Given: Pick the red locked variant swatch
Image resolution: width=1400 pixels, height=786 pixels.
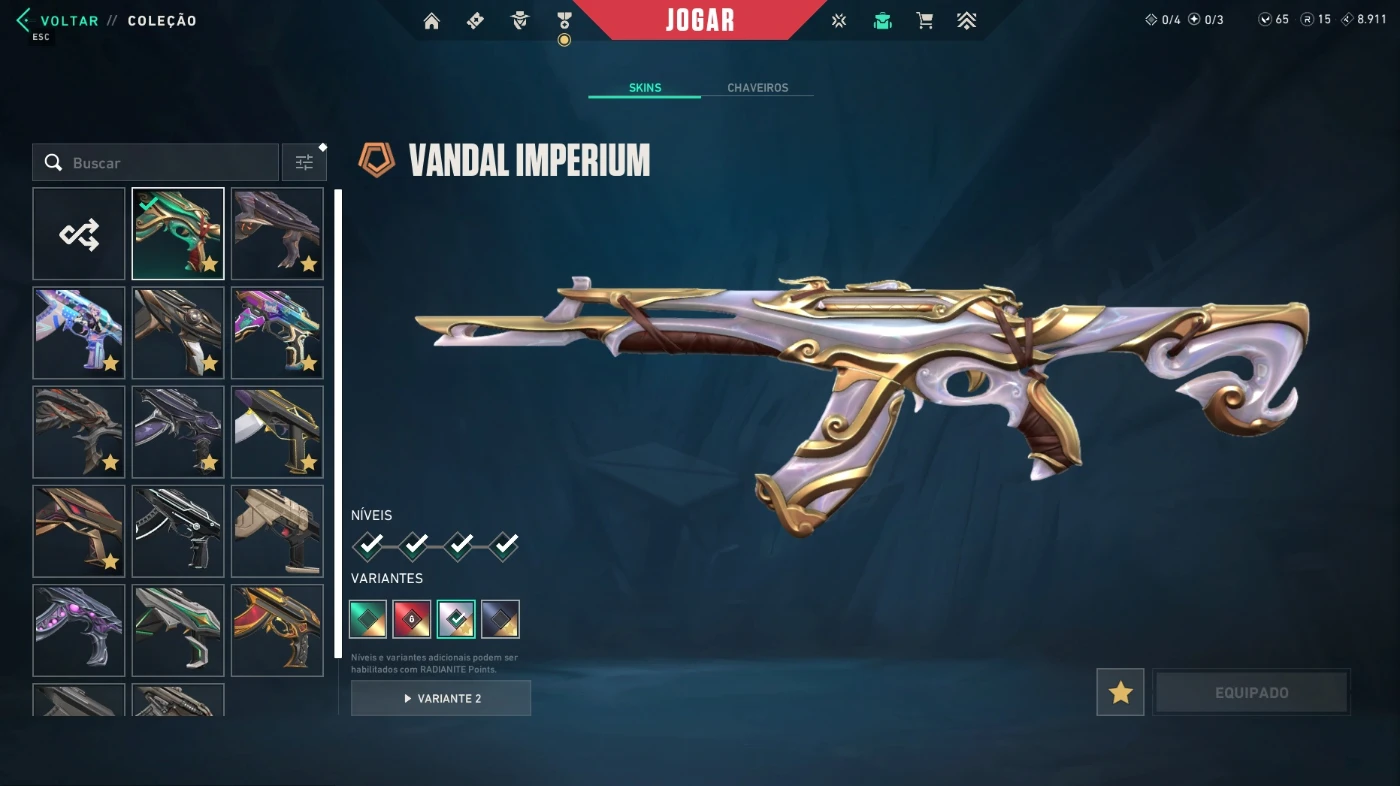Looking at the screenshot, I should [412, 619].
